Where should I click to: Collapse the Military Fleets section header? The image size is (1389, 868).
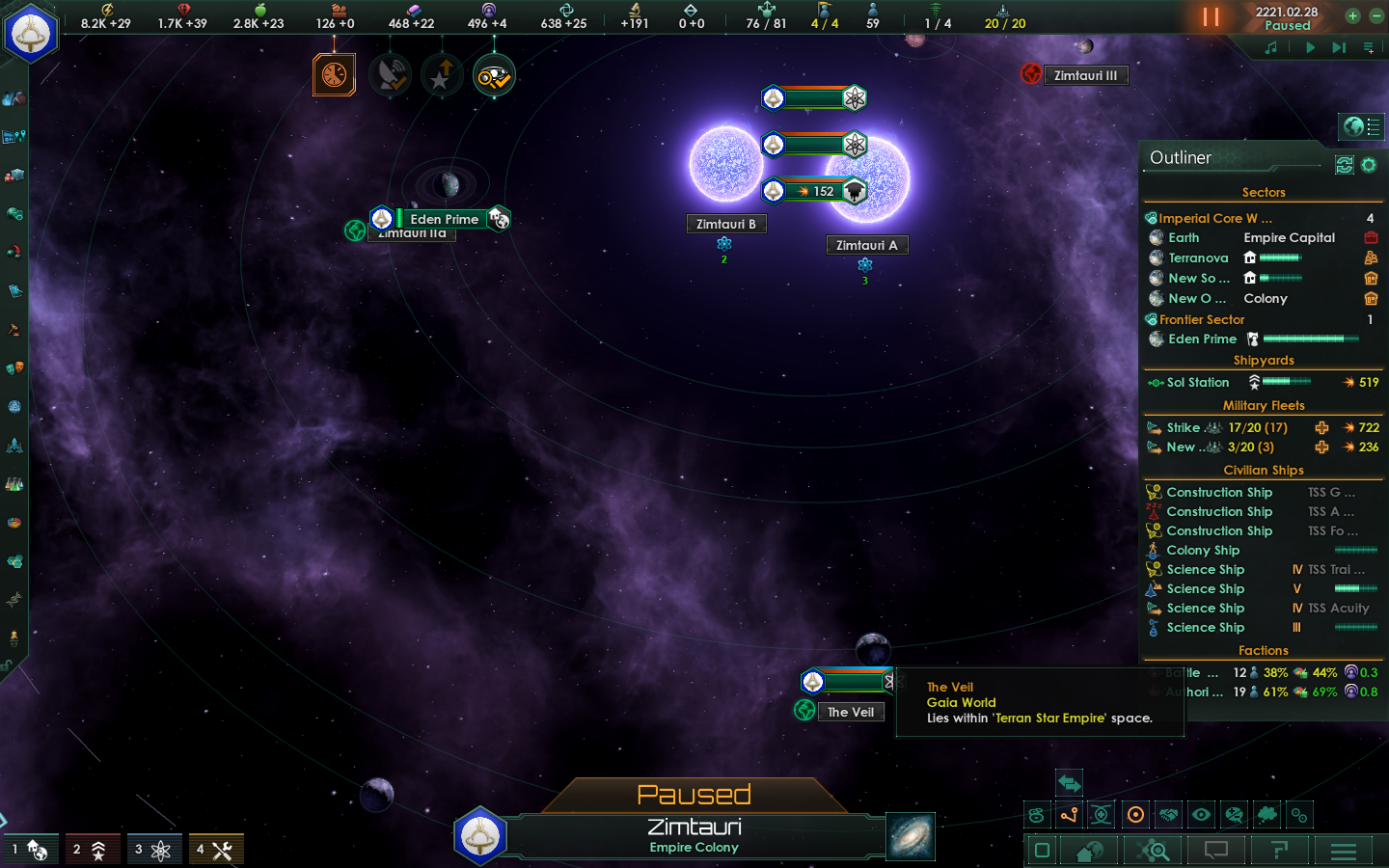(1264, 405)
